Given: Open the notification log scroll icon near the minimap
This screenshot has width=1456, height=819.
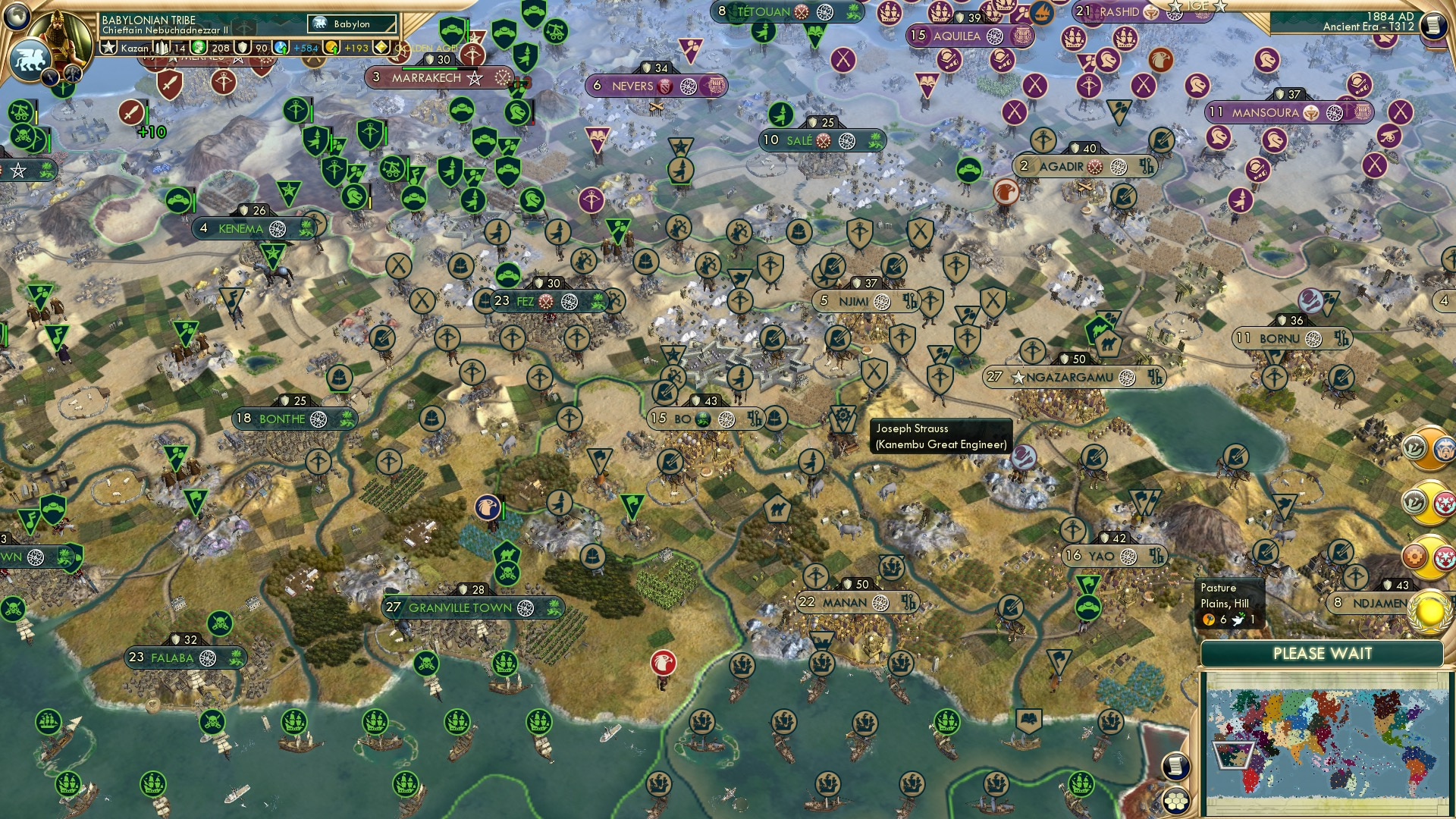Looking at the screenshot, I should 1176,765.
